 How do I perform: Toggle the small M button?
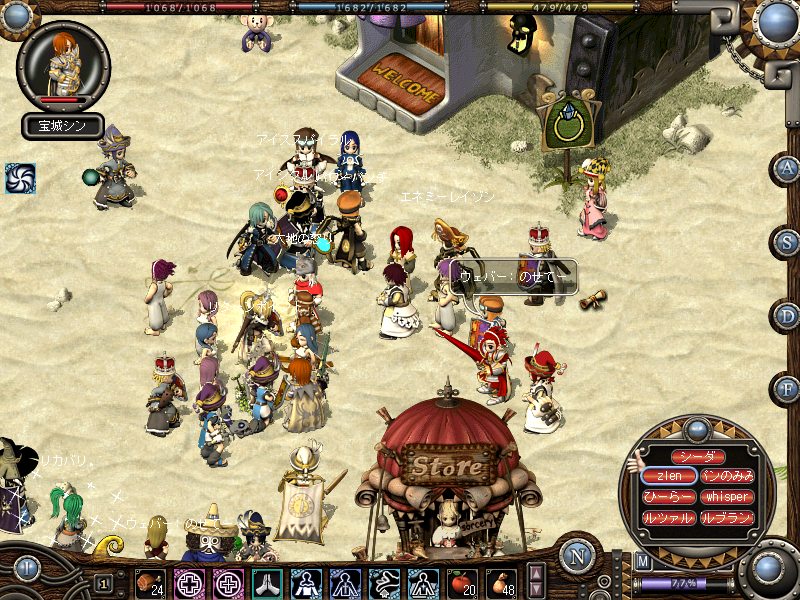pyautogui.click(x=643, y=562)
